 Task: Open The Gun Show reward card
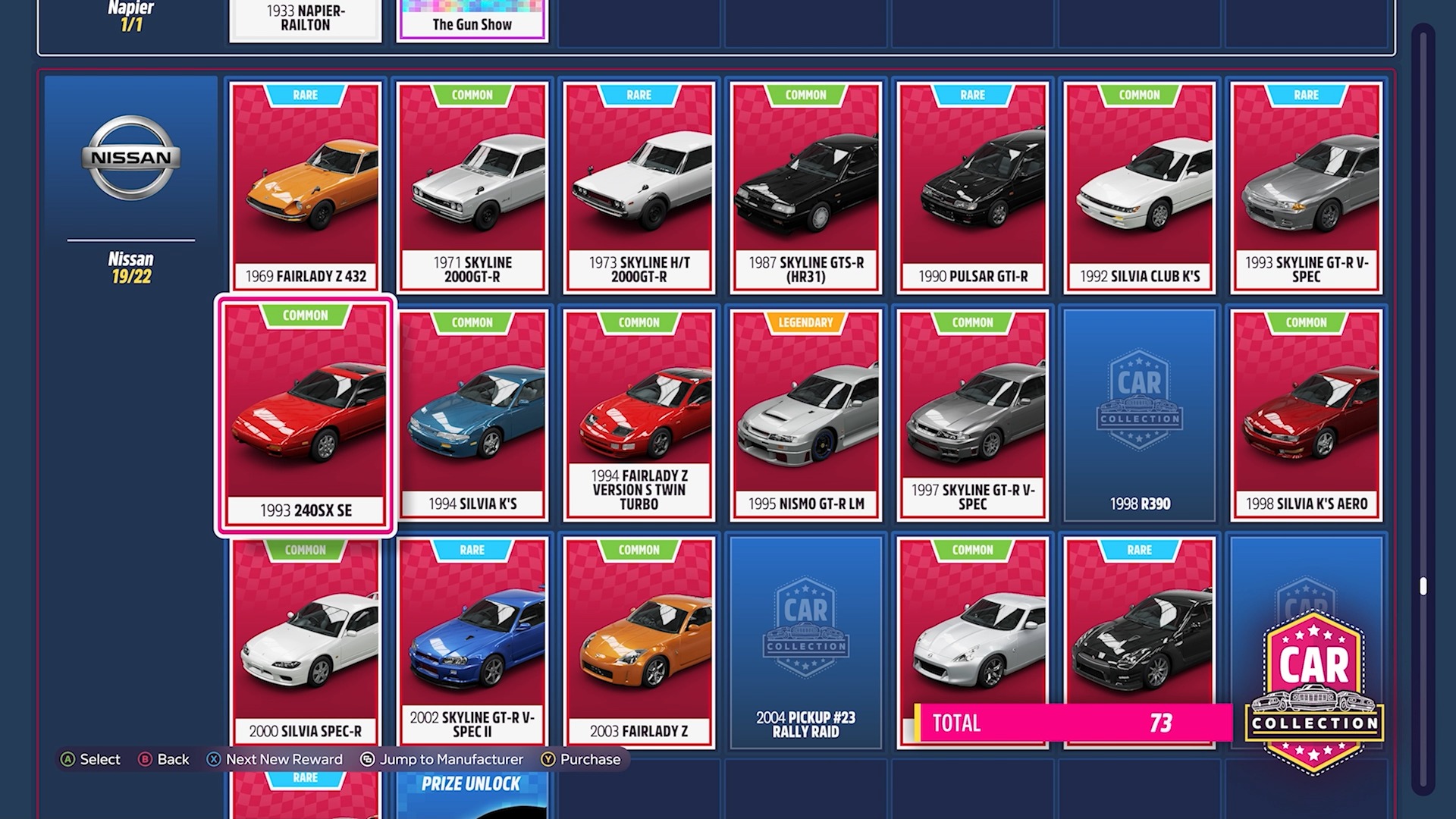click(472, 19)
